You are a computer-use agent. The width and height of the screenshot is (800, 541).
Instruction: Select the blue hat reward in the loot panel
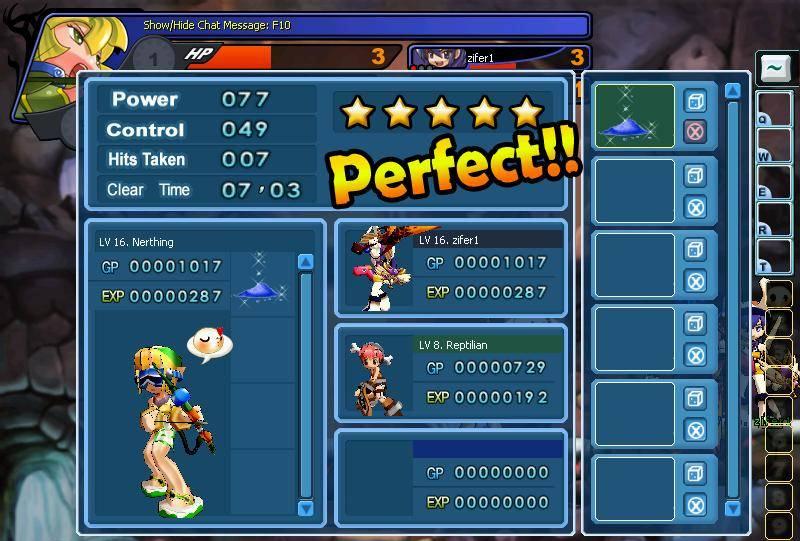(634, 116)
